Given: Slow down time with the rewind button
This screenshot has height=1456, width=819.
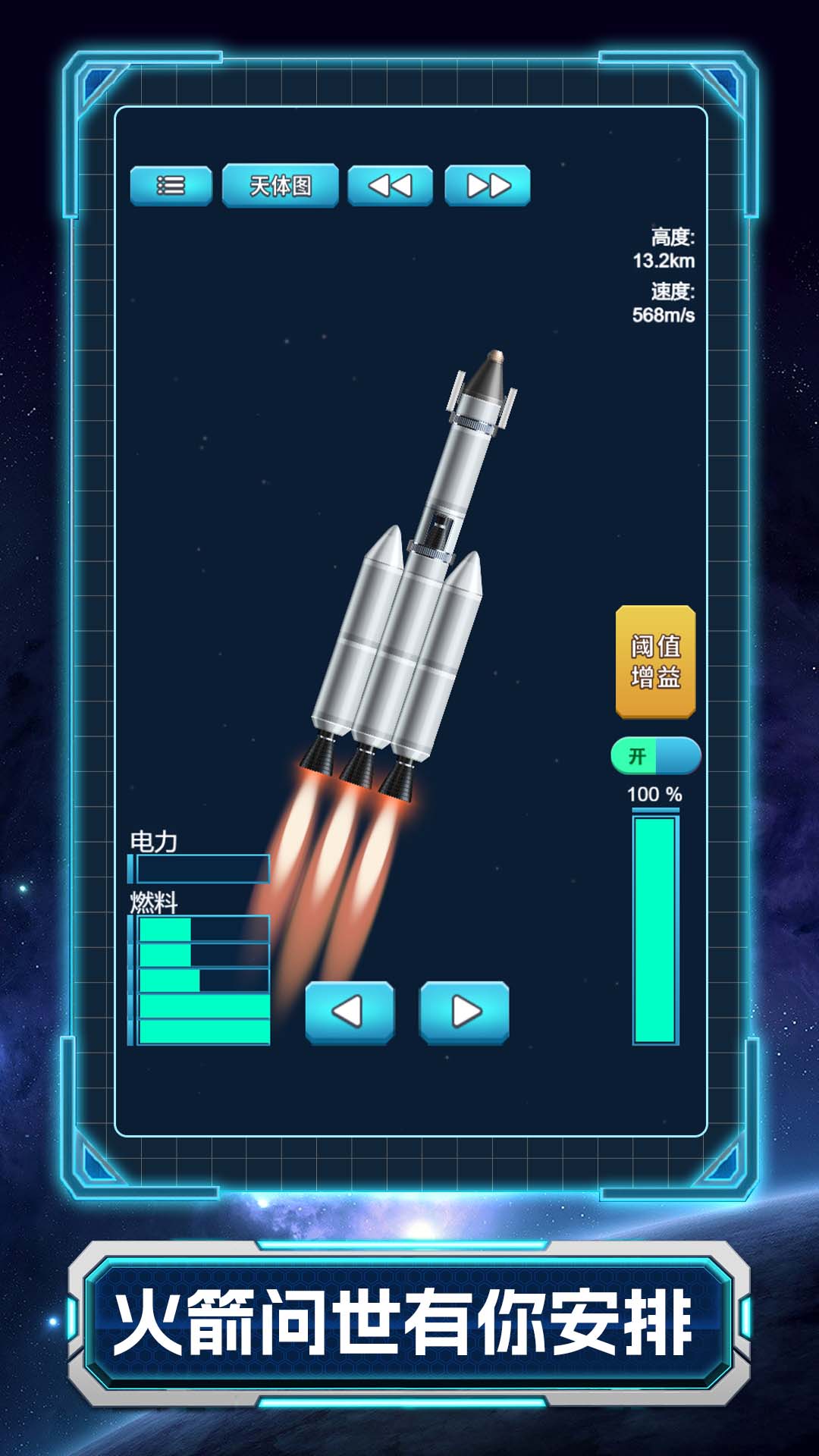Looking at the screenshot, I should (390, 186).
